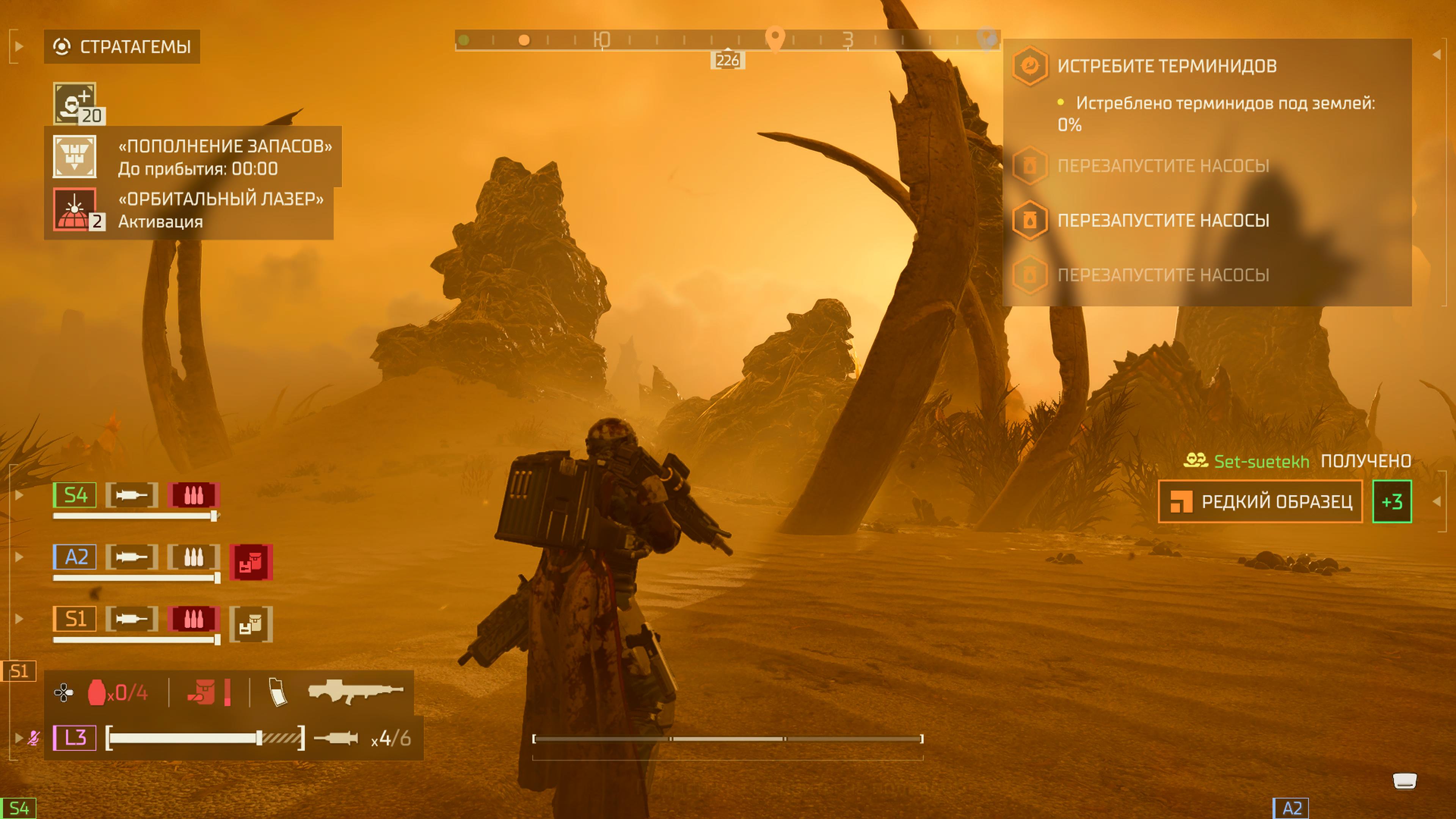Toggle the muted microphone icon
Screen dimensions: 1456x819
click(34, 737)
